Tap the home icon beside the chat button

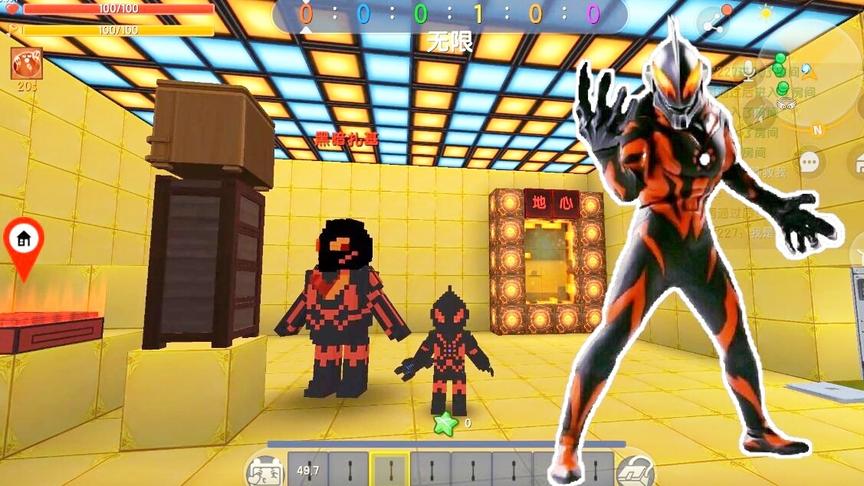(x=857, y=161)
